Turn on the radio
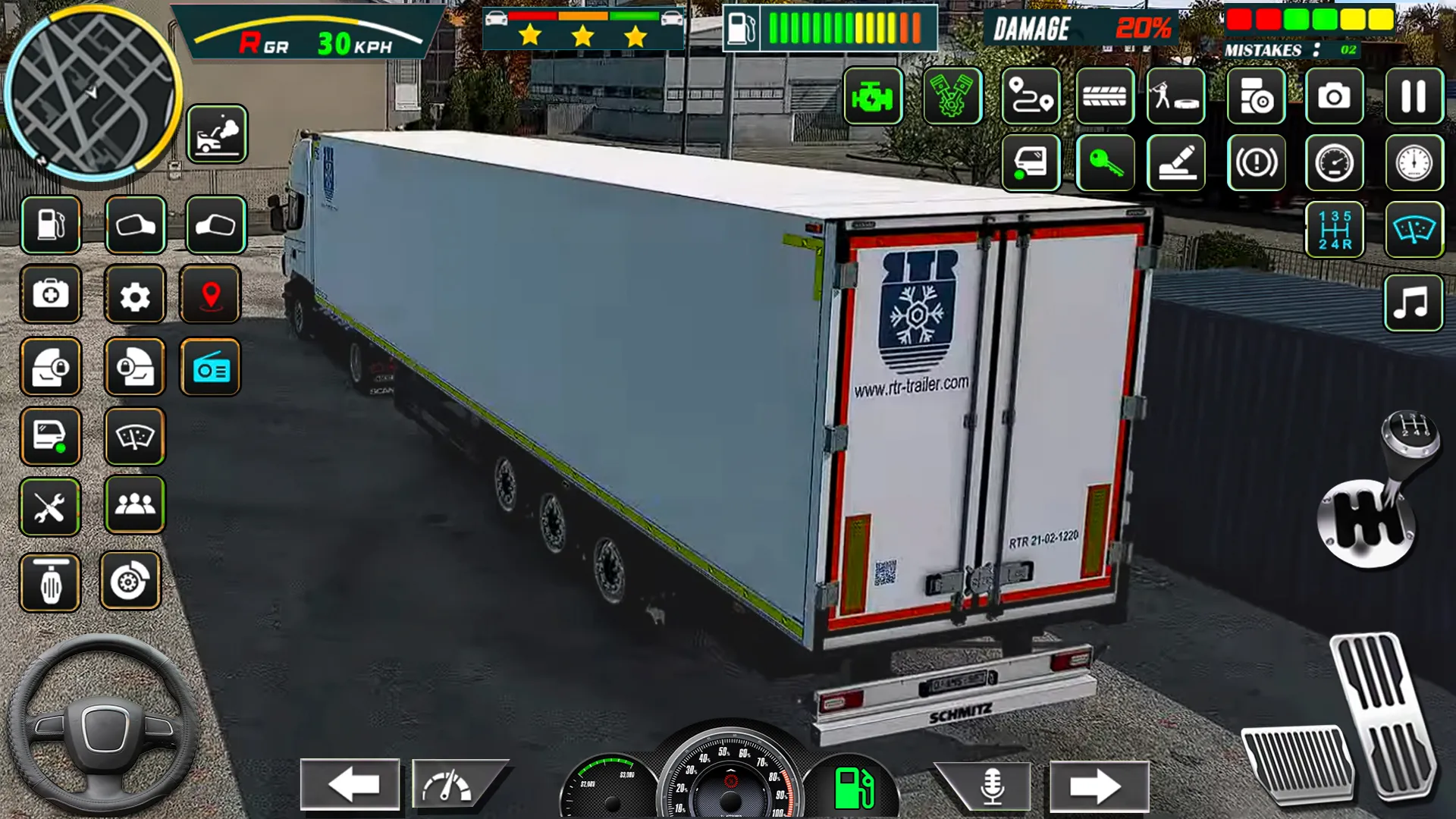The height and width of the screenshot is (819, 1456). [x=211, y=367]
